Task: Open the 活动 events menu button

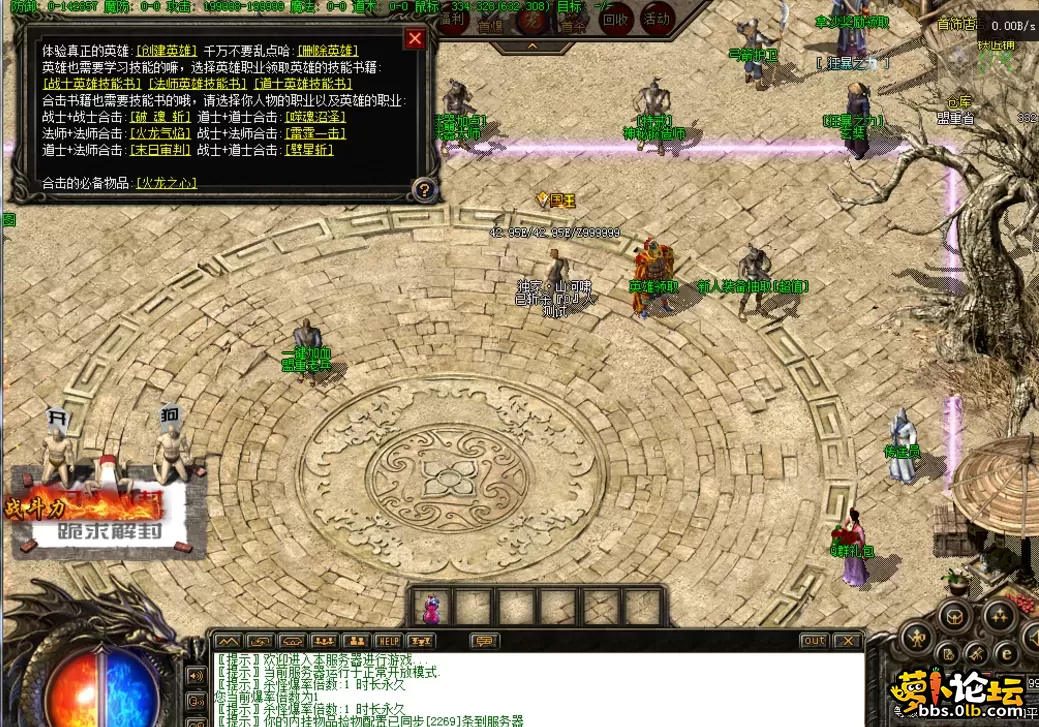Action: [657, 19]
